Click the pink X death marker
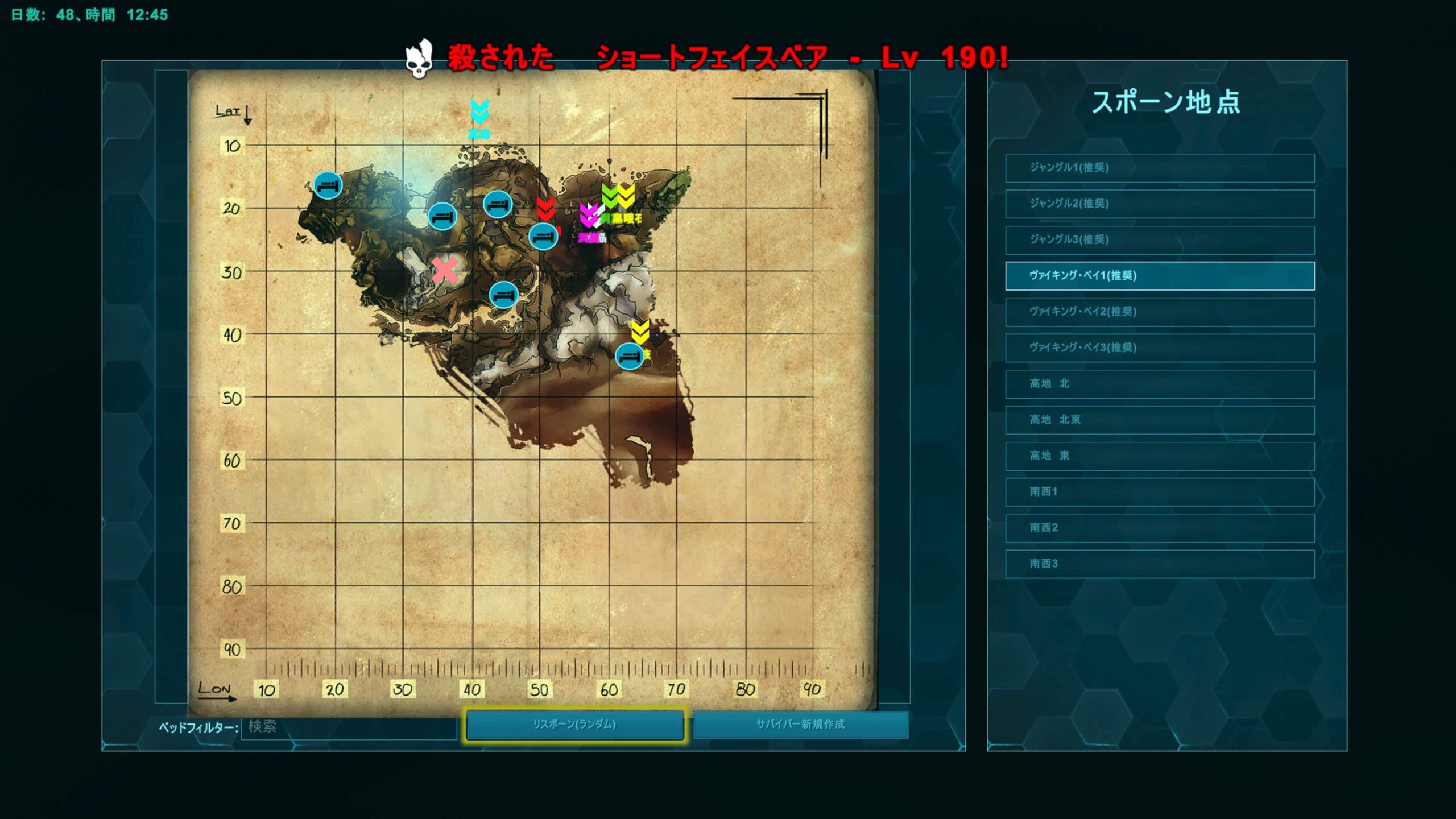The height and width of the screenshot is (819, 1456). tap(445, 270)
